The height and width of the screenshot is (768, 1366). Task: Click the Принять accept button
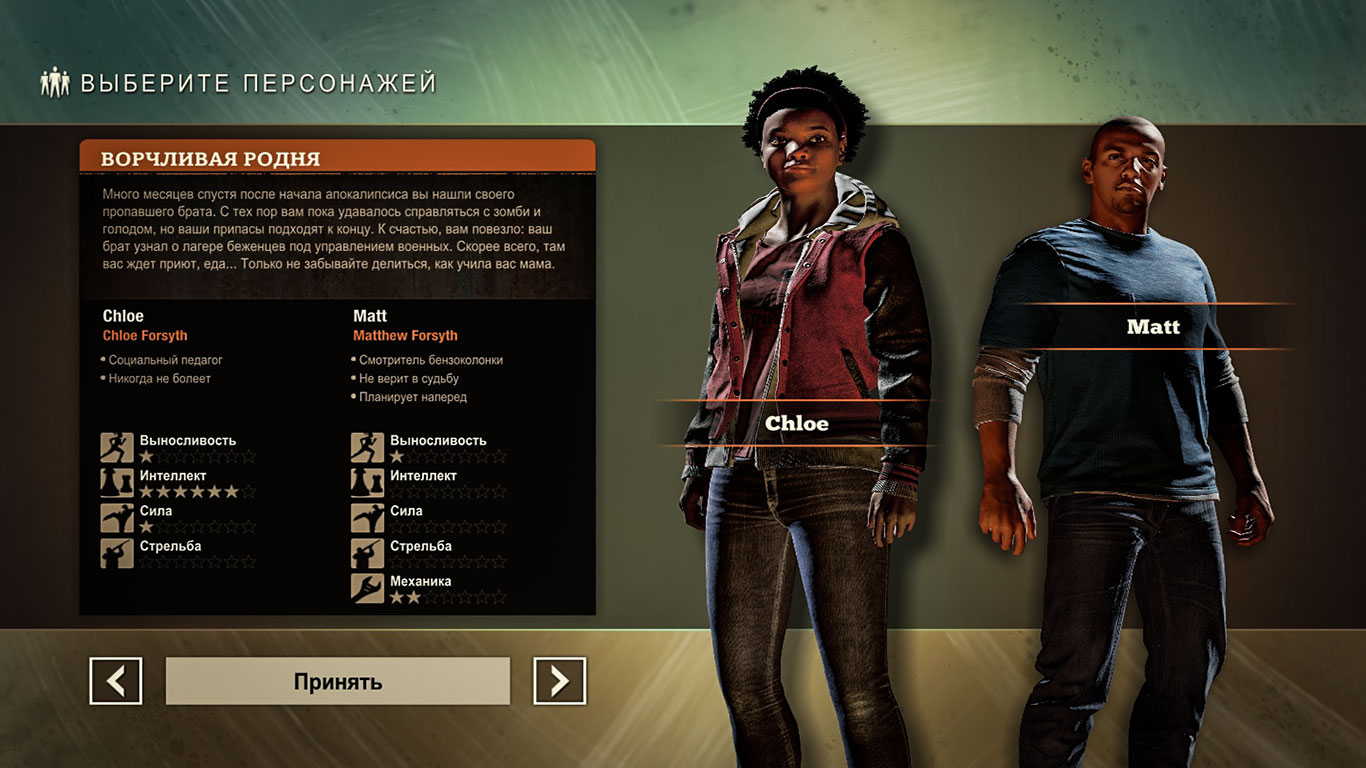336,681
